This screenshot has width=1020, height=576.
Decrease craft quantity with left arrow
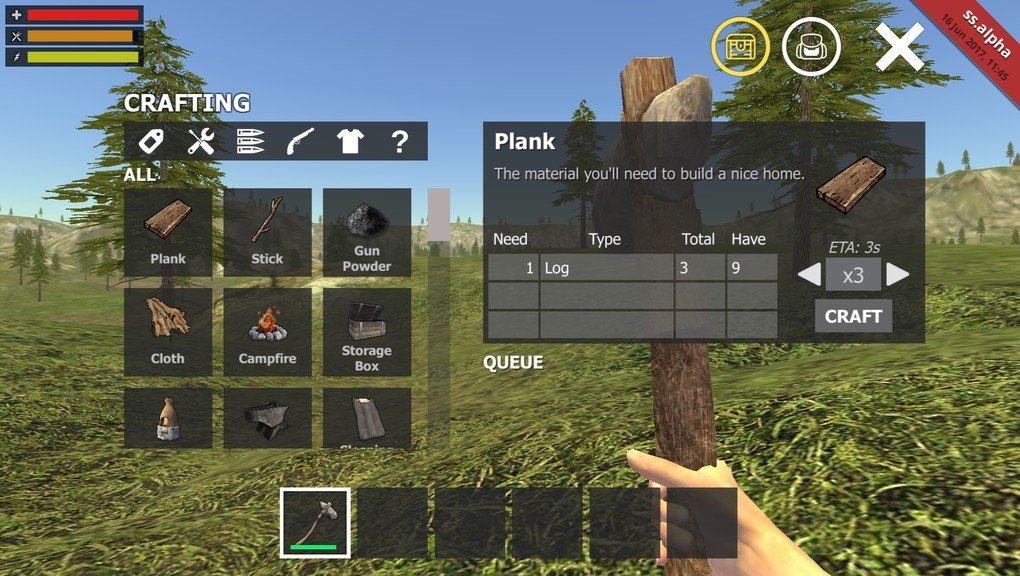(x=809, y=275)
